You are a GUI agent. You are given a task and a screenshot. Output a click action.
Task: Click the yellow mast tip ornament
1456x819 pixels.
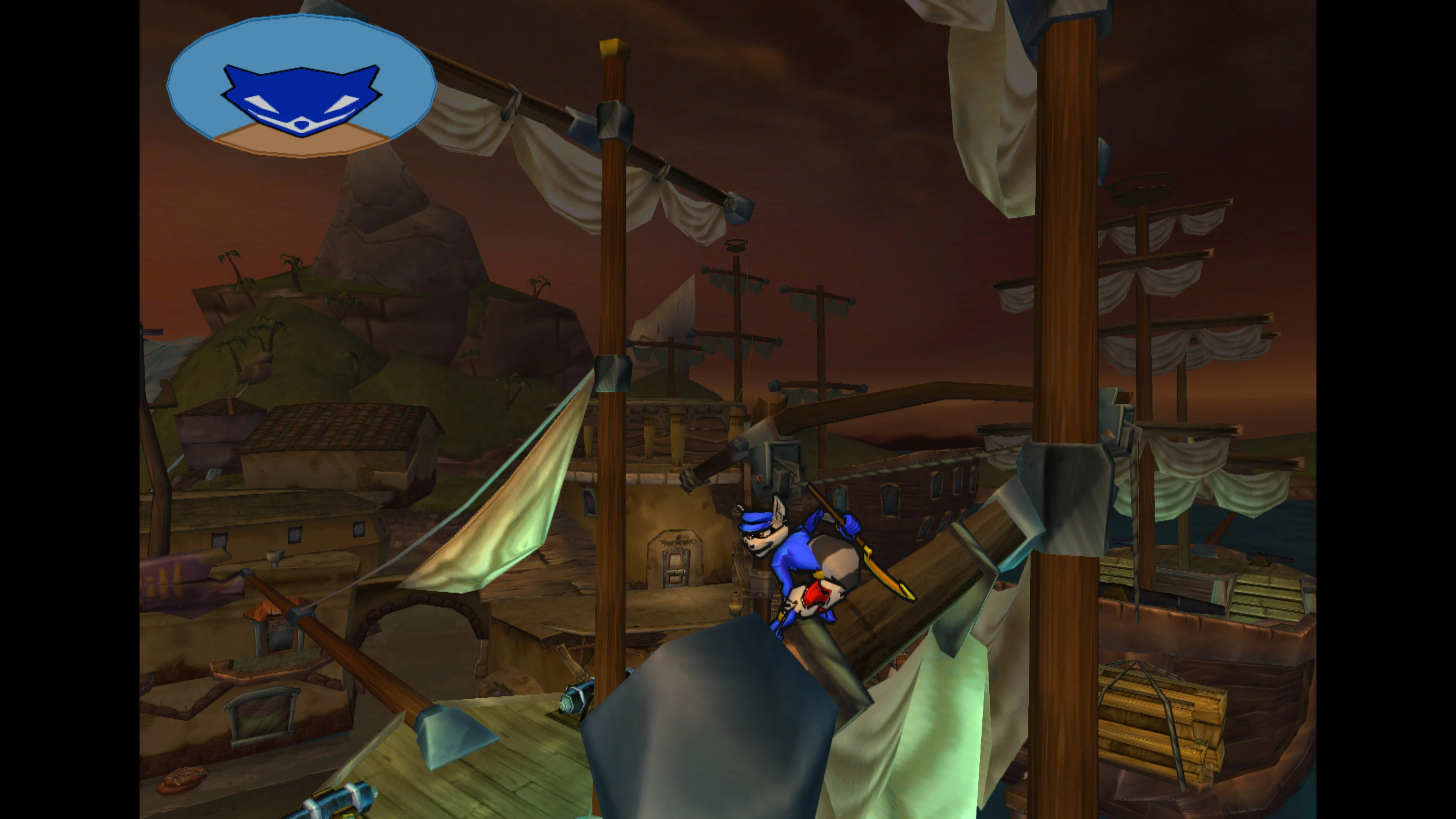[x=614, y=48]
